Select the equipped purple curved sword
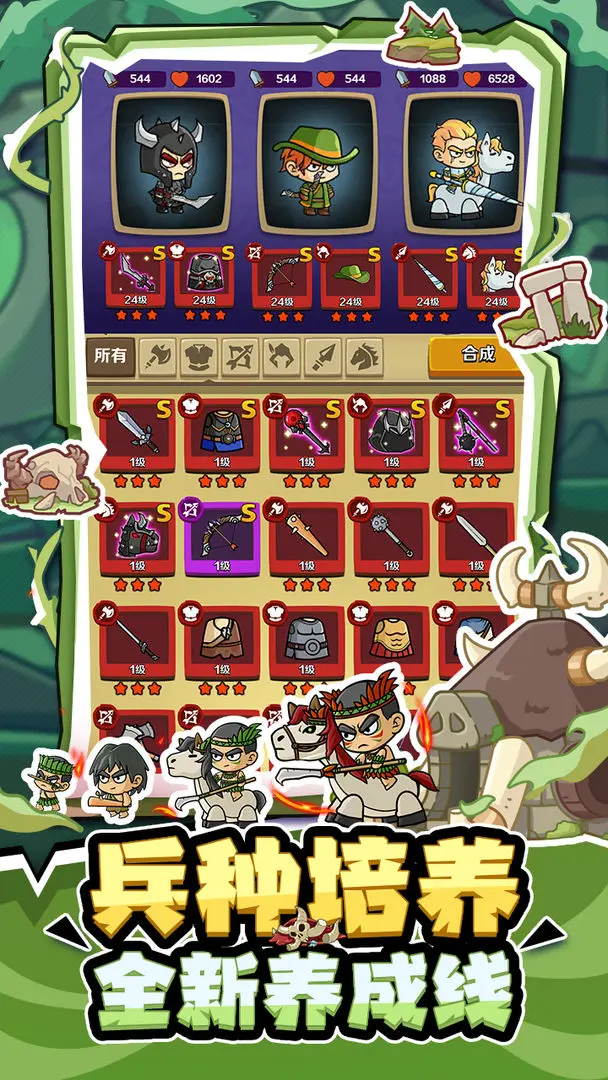Viewport: 608px width, 1080px height. point(137,277)
